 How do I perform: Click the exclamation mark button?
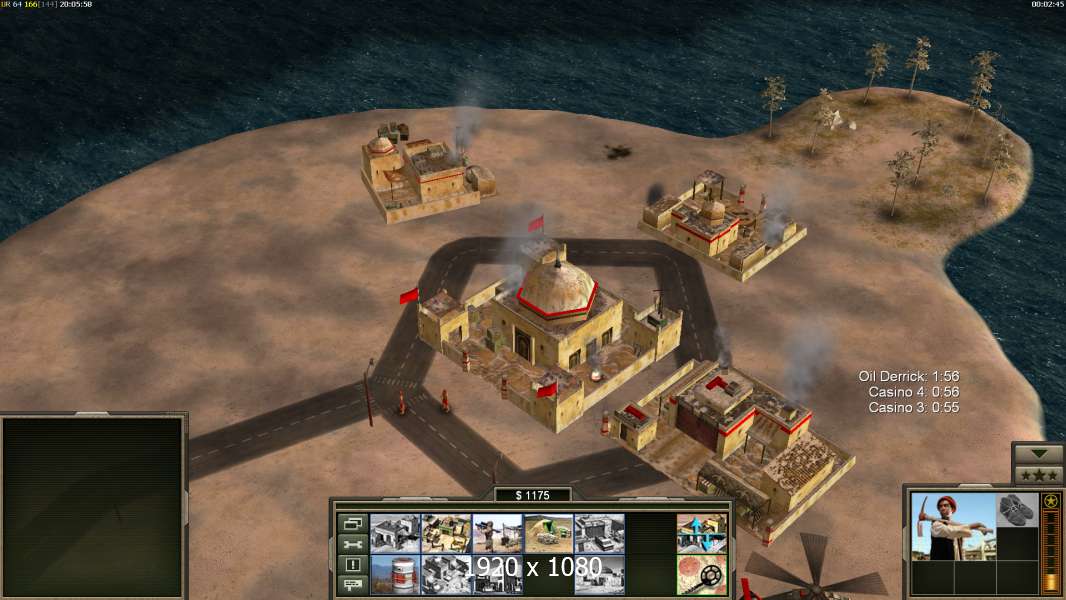click(x=351, y=565)
